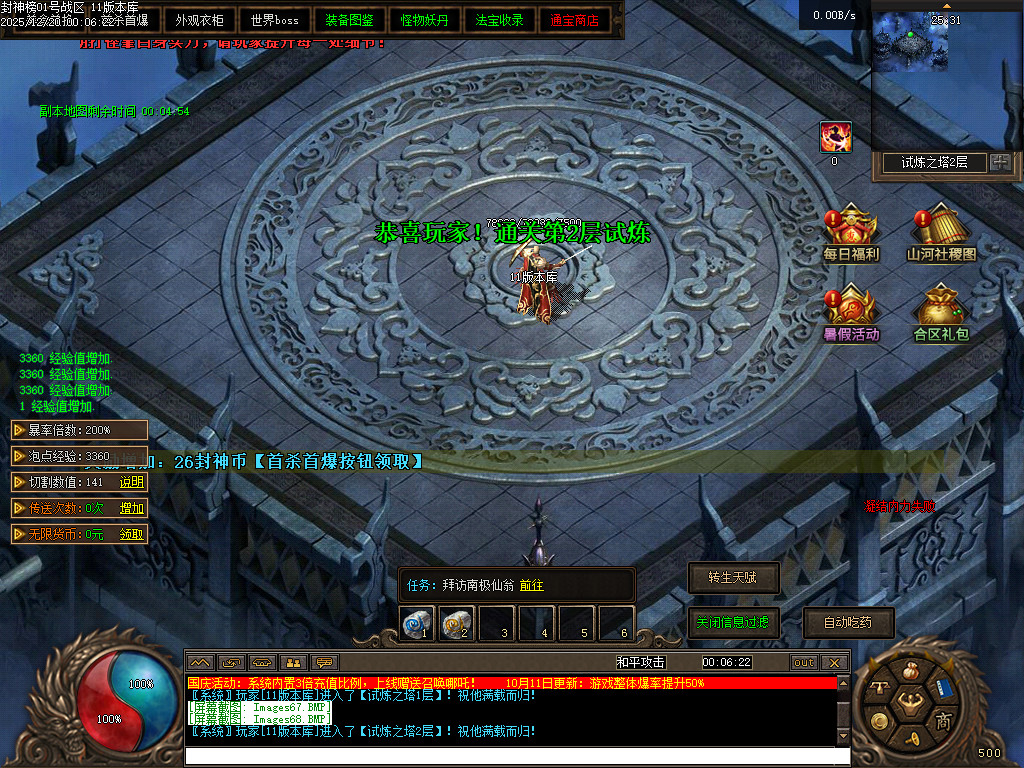Screen dimensions: 1024x768
Task: Click the 增加 link for 传送次数
Action: point(132,508)
